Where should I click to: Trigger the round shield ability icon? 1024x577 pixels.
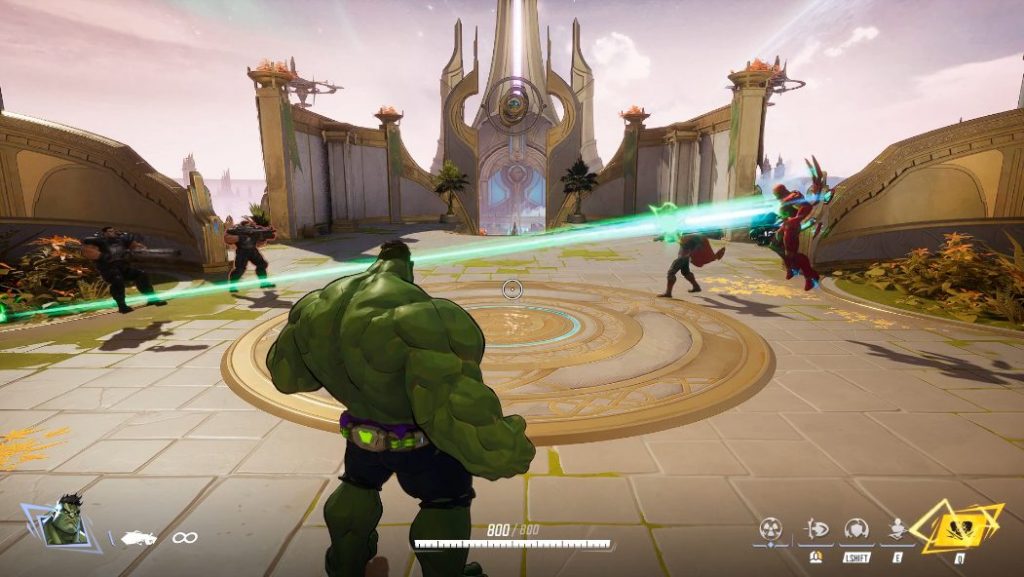click(856, 528)
